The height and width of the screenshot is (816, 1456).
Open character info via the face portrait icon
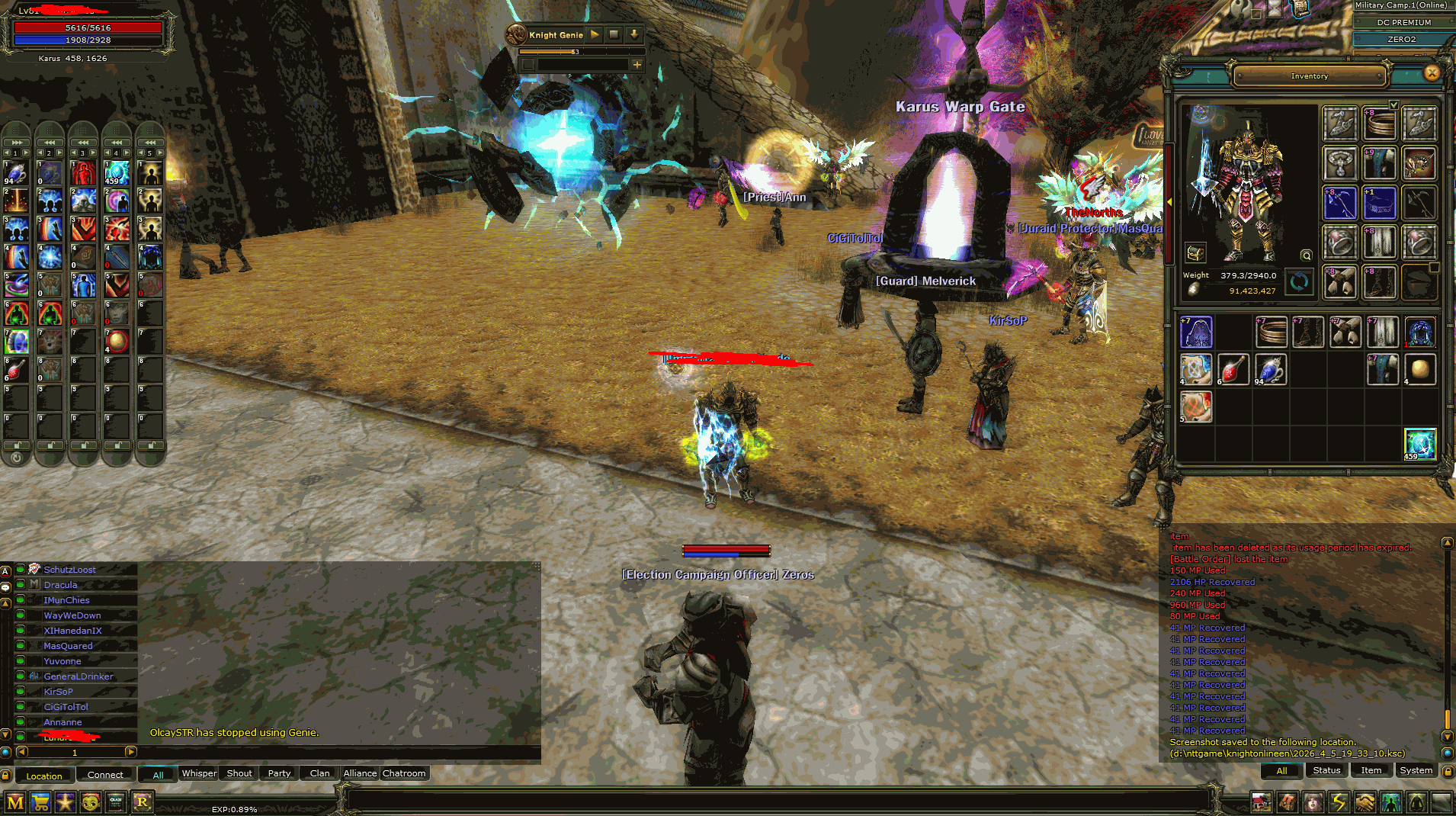(x=1313, y=802)
